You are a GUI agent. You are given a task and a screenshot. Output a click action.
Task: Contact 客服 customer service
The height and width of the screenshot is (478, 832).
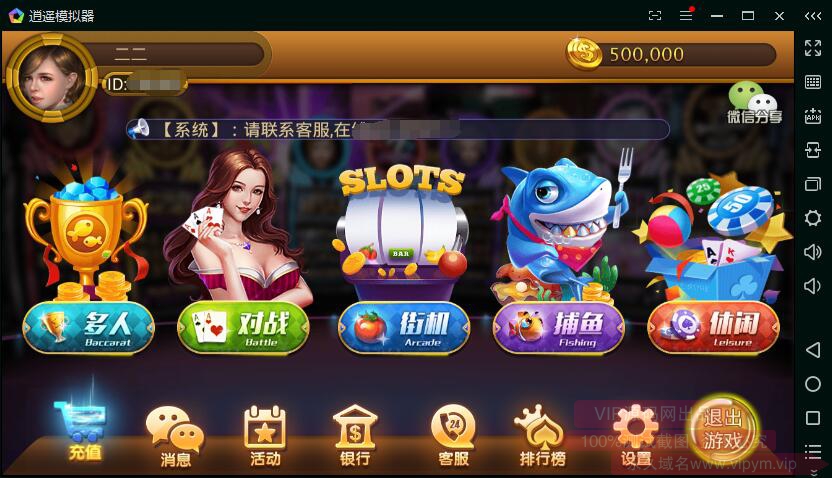(453, 438)
